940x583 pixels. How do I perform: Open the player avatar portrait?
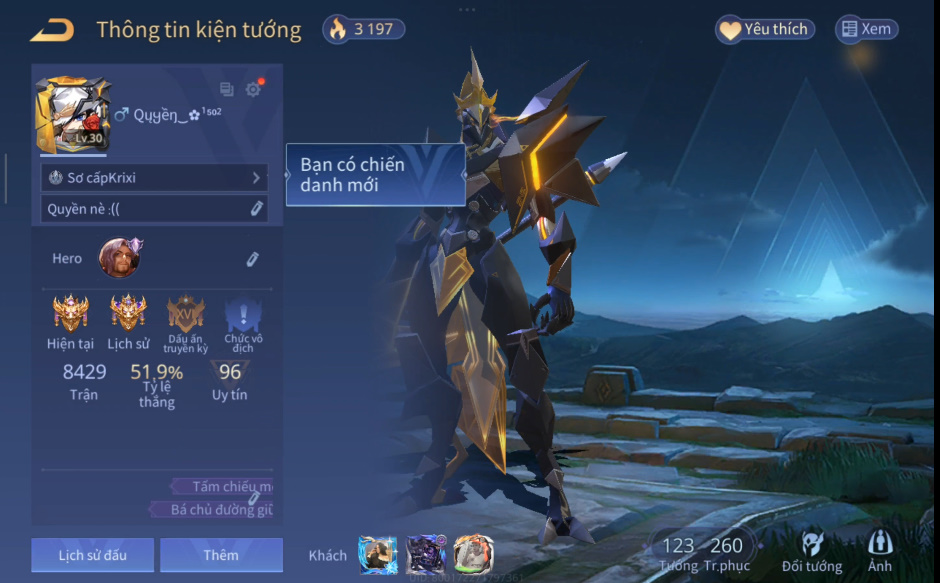click(73, 114)
